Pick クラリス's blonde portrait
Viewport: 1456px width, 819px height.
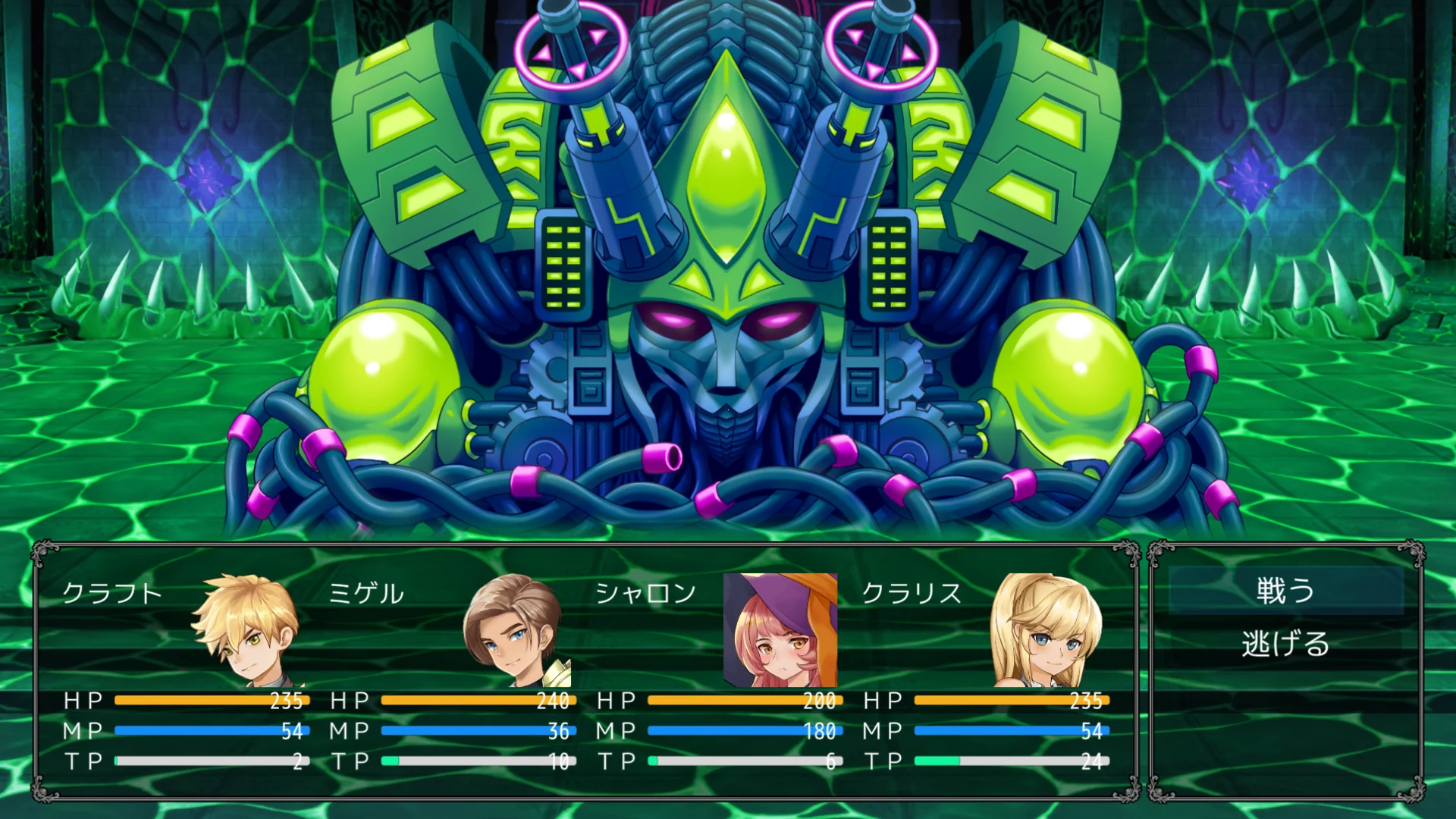[x=1047, y=630]
